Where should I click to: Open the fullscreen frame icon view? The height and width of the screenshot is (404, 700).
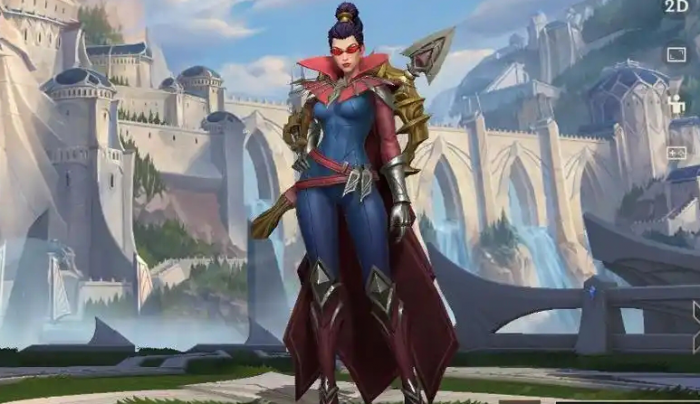pos(677,55)
